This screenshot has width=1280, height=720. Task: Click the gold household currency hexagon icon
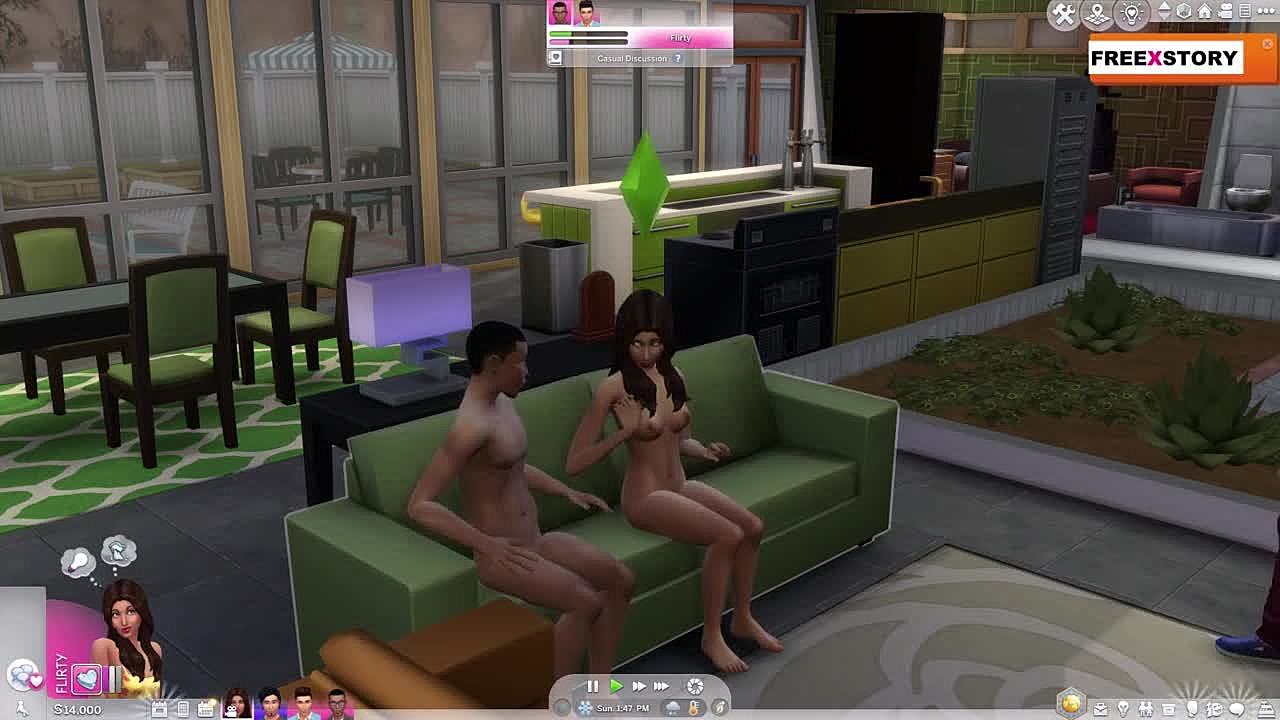point(1071,704)
